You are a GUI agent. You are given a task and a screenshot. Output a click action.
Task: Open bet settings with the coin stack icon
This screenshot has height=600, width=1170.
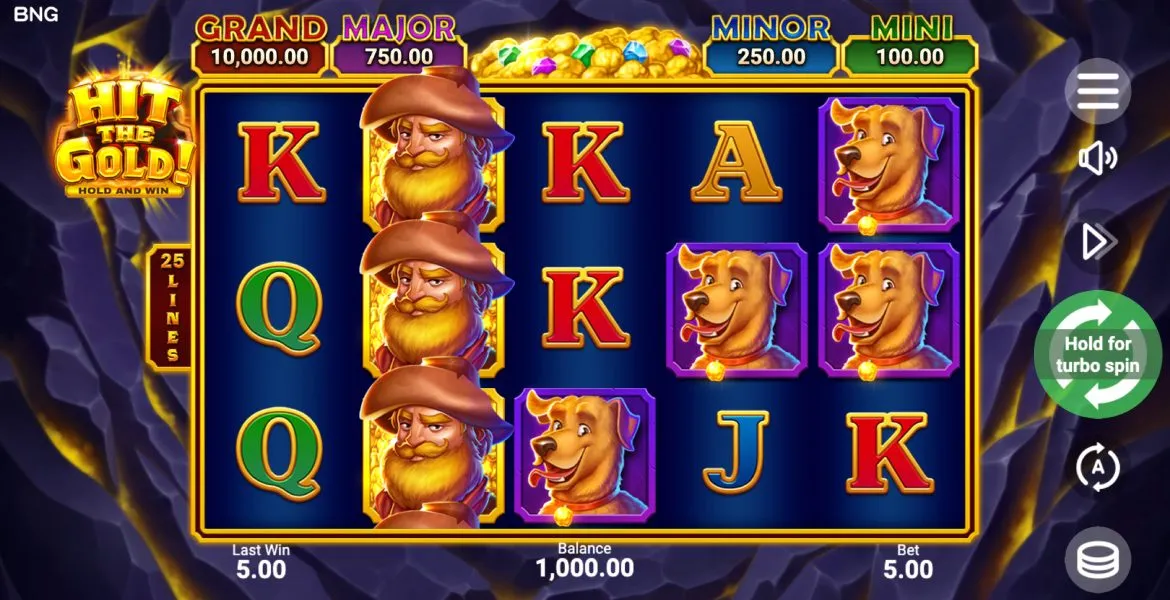click(1097, 560)
